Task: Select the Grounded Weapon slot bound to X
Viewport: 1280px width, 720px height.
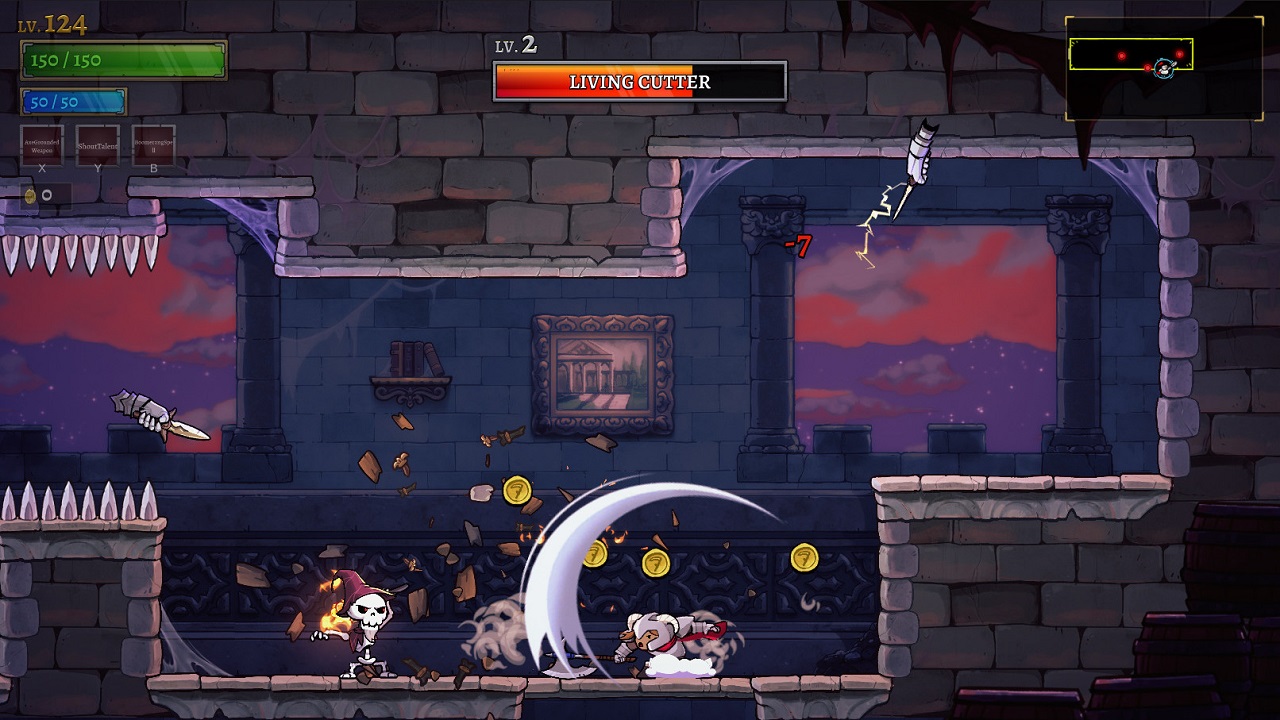Action: pos(42,146)
